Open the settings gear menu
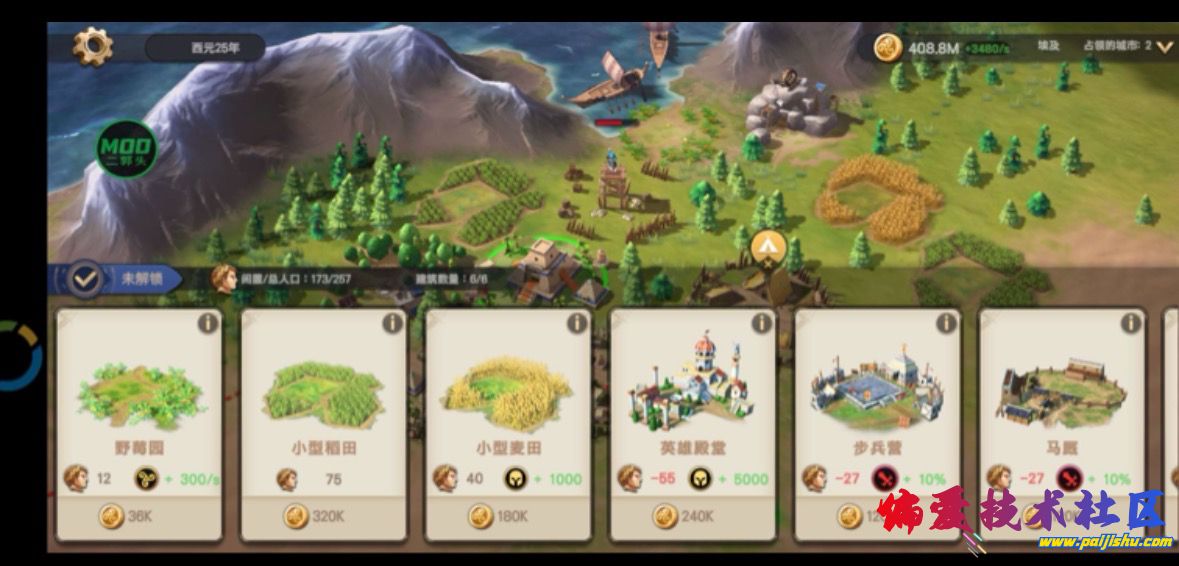Image resolution: width=1179 pixels, height=566 pixels. pyautogui.click(x=93, y=46)
